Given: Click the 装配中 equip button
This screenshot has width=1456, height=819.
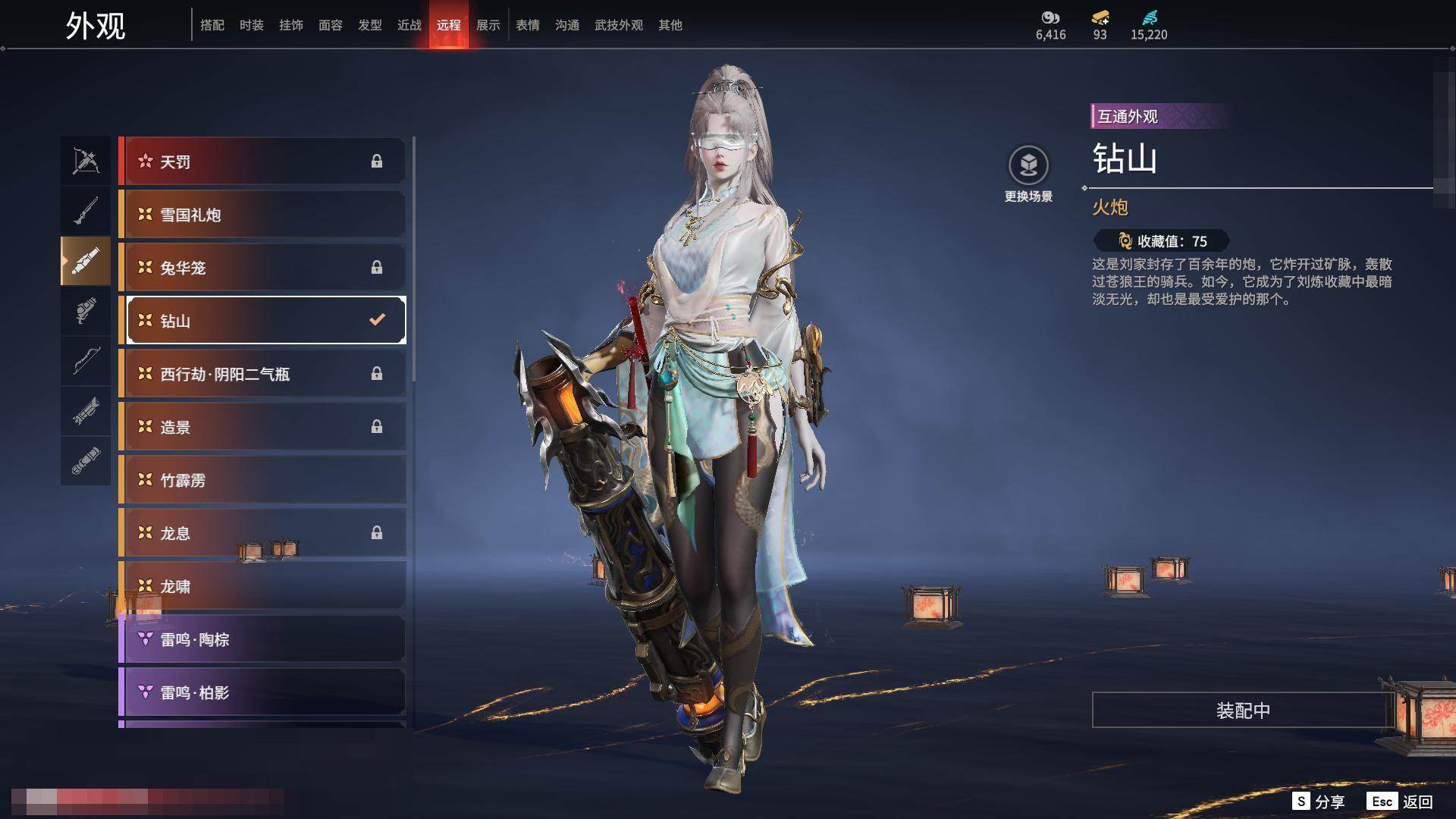Looking at the screenshot, I should pyautogui.click(x=1243, y=711).
